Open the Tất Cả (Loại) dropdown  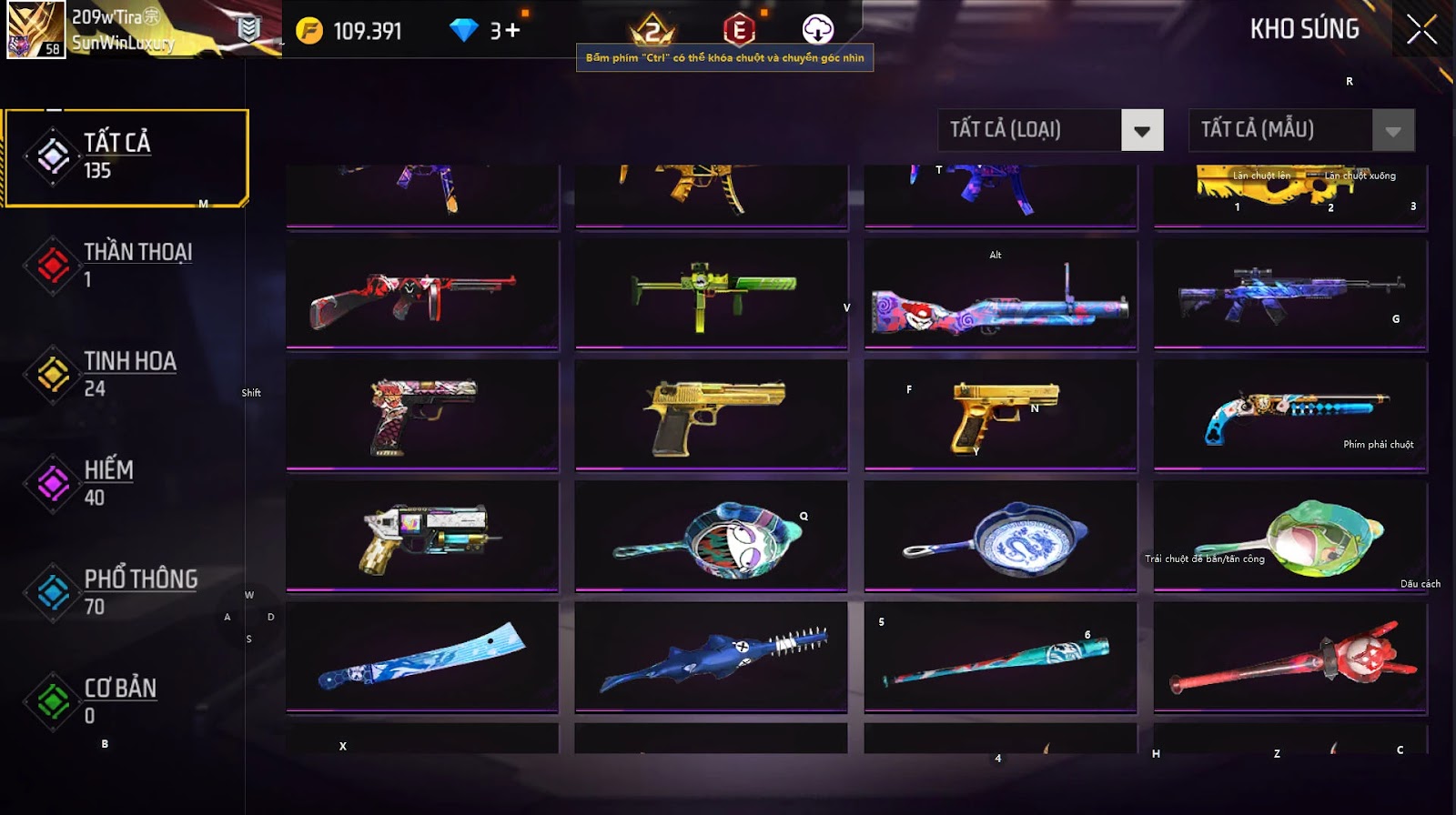[1142, 130]
